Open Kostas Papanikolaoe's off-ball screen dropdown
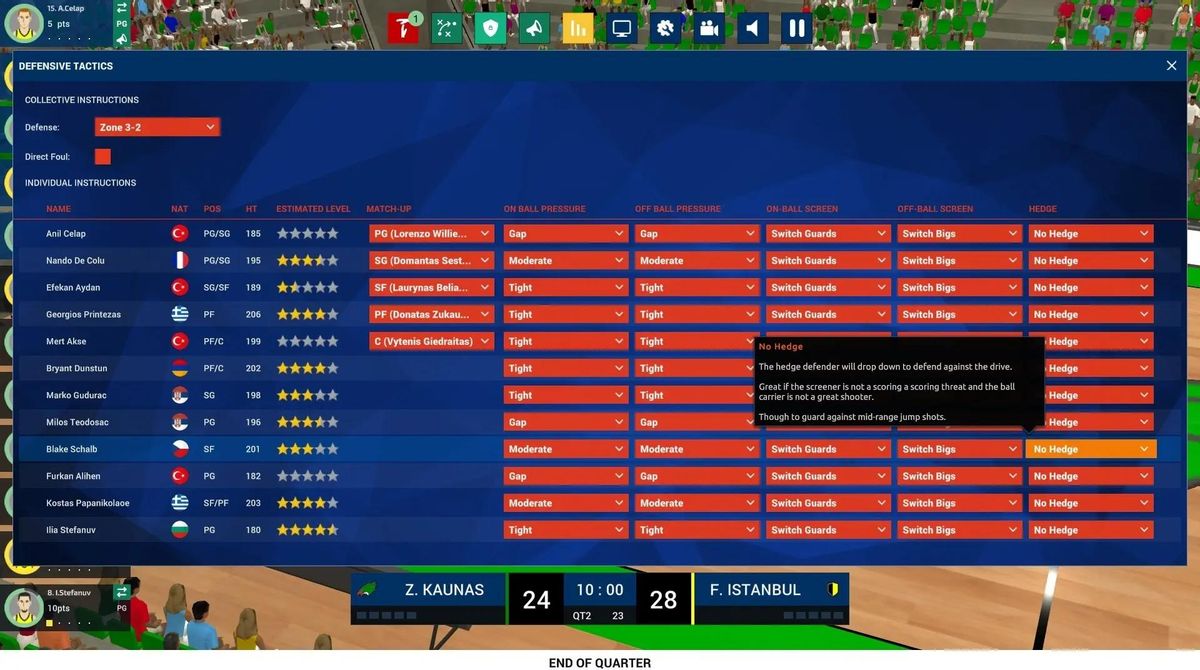1200x670 pixels. [959, 504]
